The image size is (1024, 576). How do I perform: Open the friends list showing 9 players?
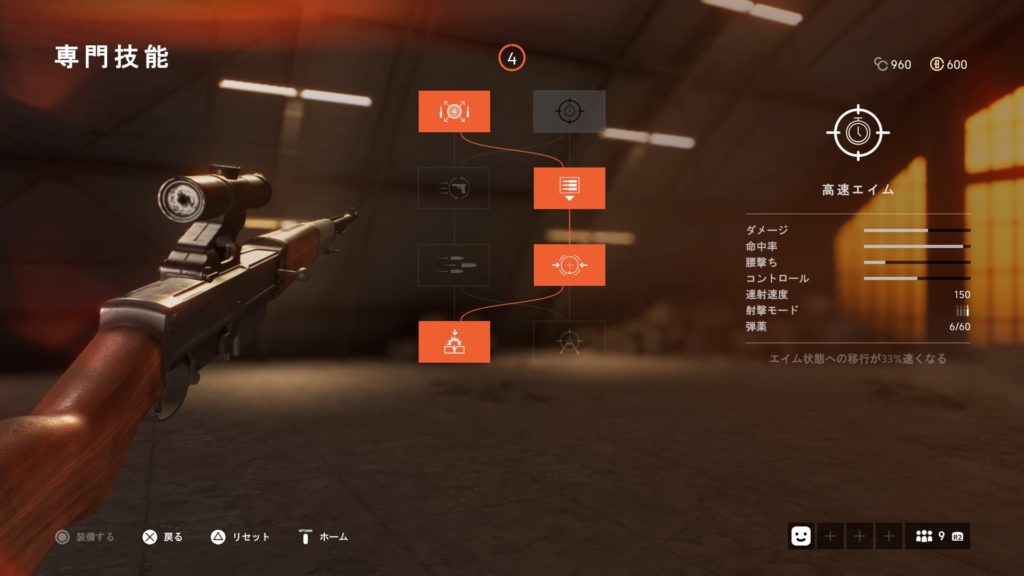point(937,537)
